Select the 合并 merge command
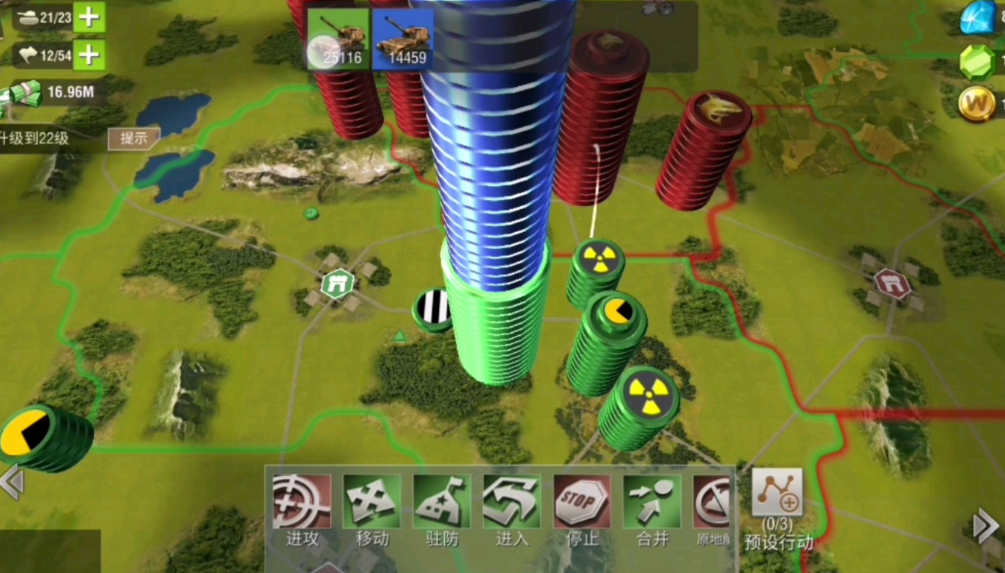1005x573 pixels. 652,510
